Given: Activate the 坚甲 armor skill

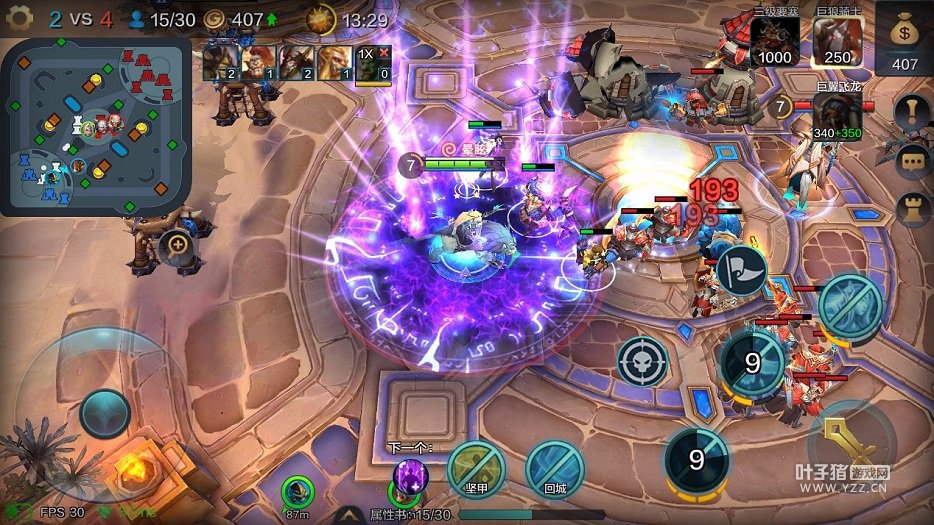Looking at the screenshot, I should 475,468.
